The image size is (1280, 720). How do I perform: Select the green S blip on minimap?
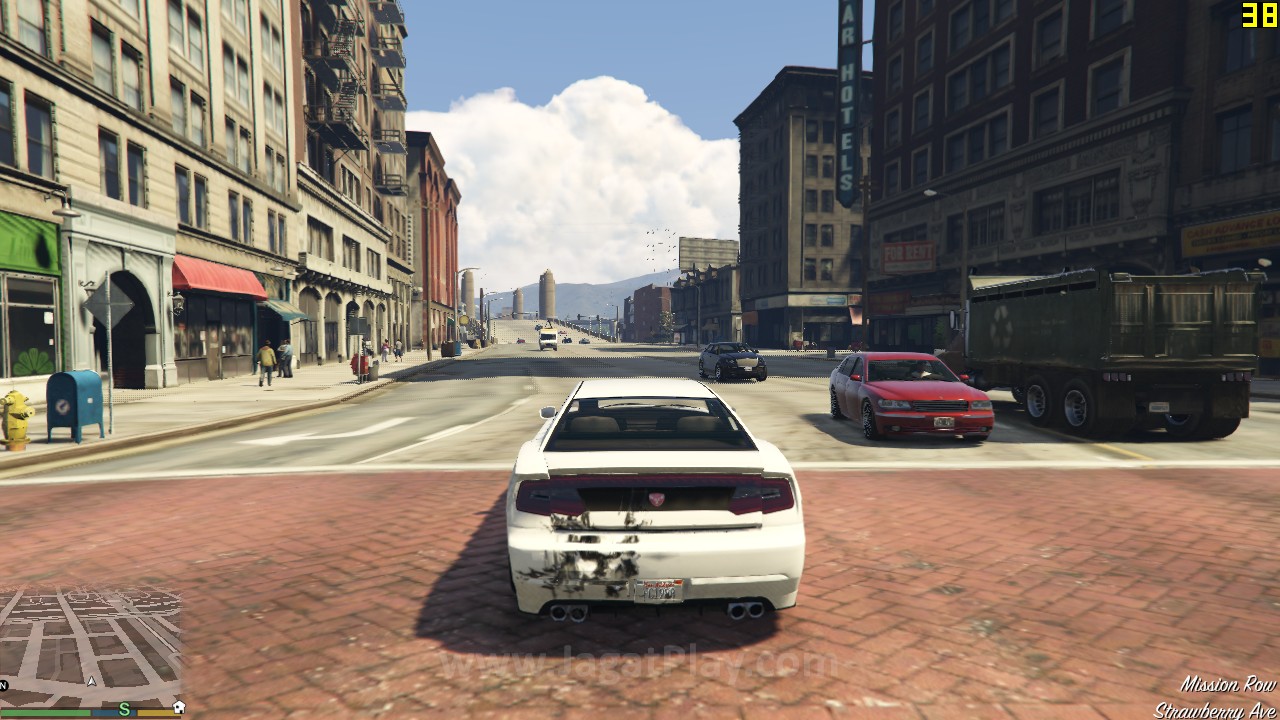point(124,709)
